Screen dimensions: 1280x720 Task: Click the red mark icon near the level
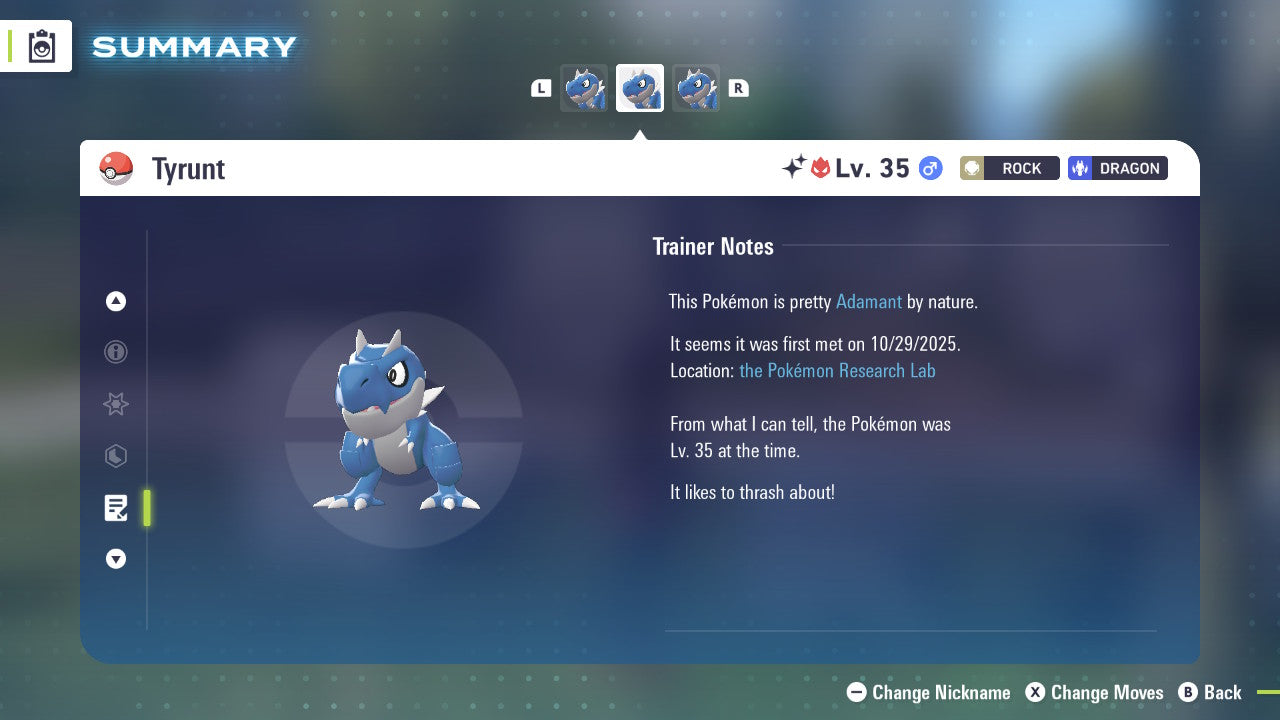coord(817,168)
